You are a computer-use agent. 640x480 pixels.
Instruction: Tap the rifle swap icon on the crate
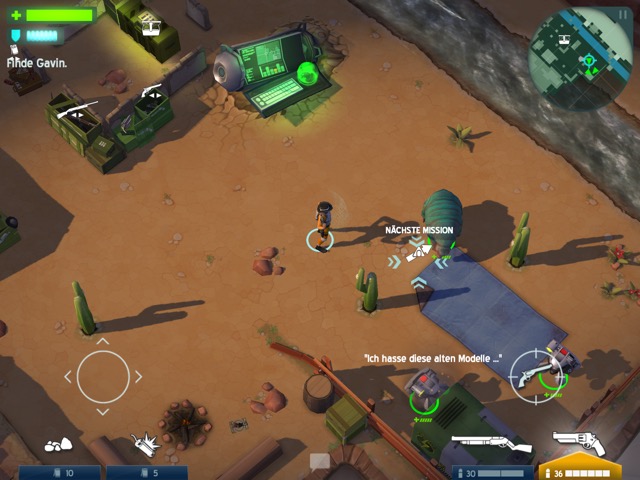click(76, 111)
